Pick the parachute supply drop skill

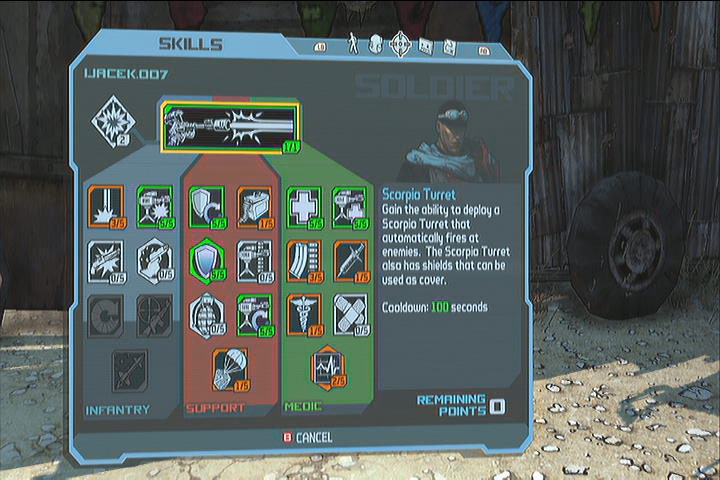click(x=230, y=369)
